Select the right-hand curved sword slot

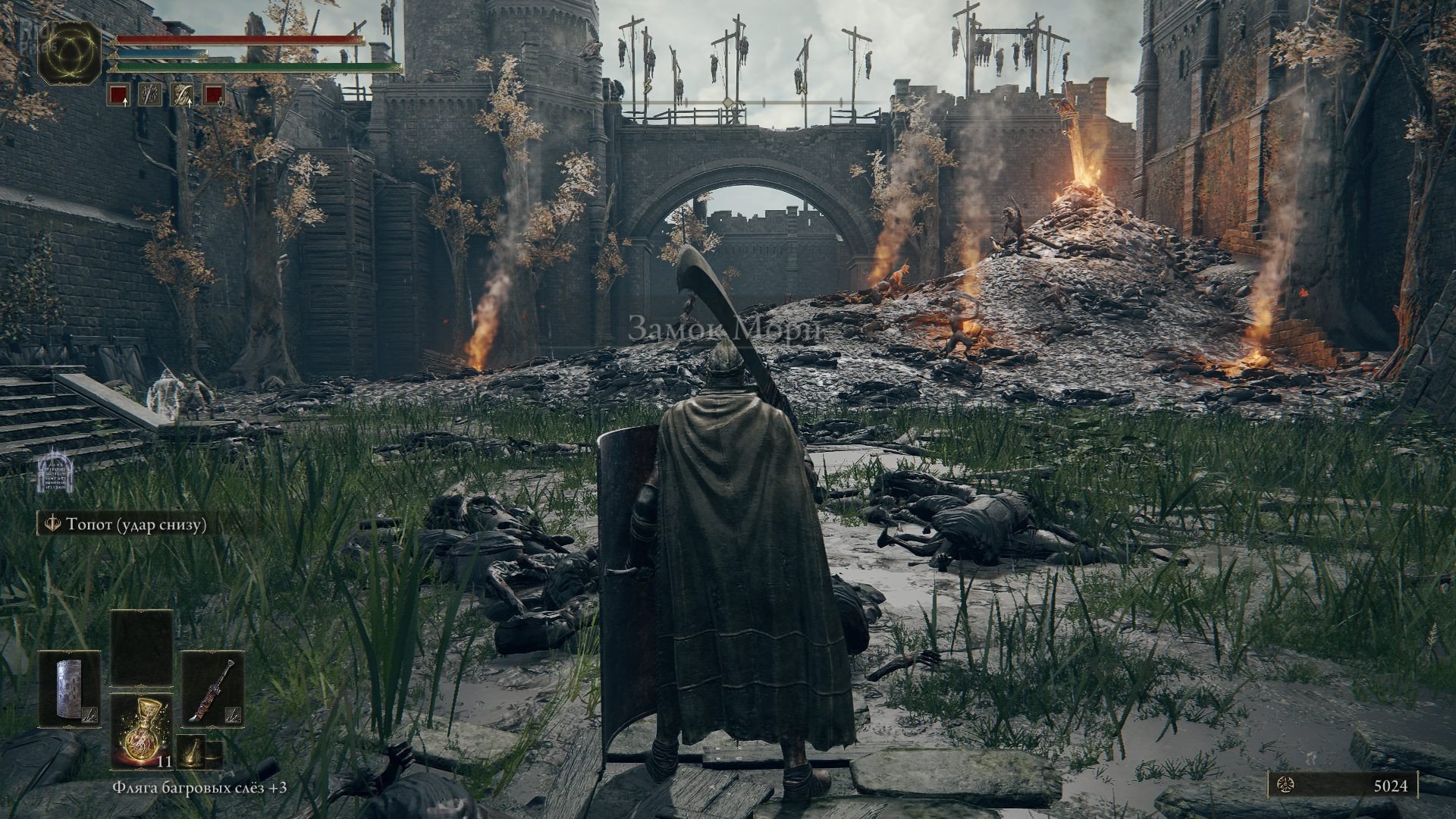[x=212, y=689]
